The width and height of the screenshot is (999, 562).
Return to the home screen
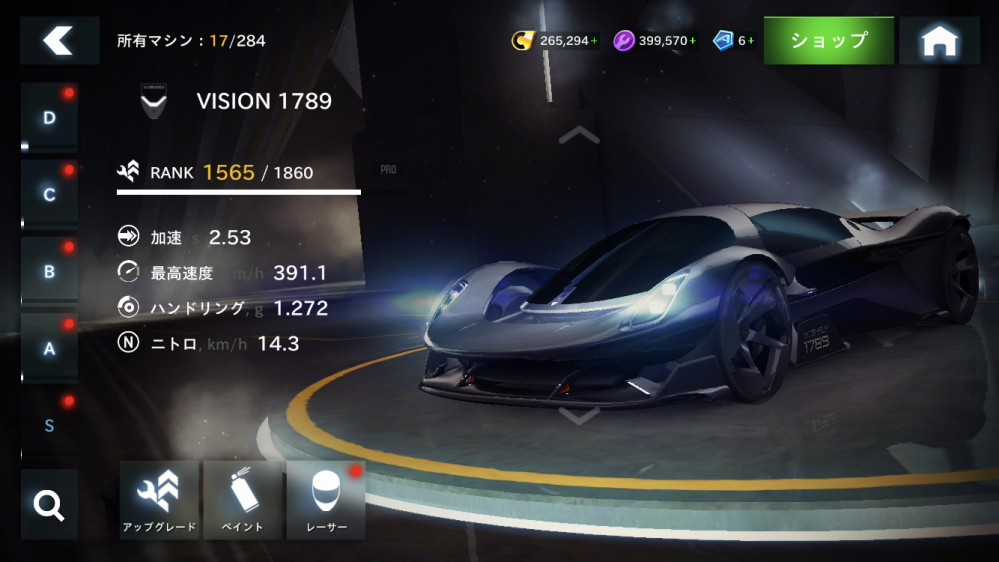coord(938,41)
